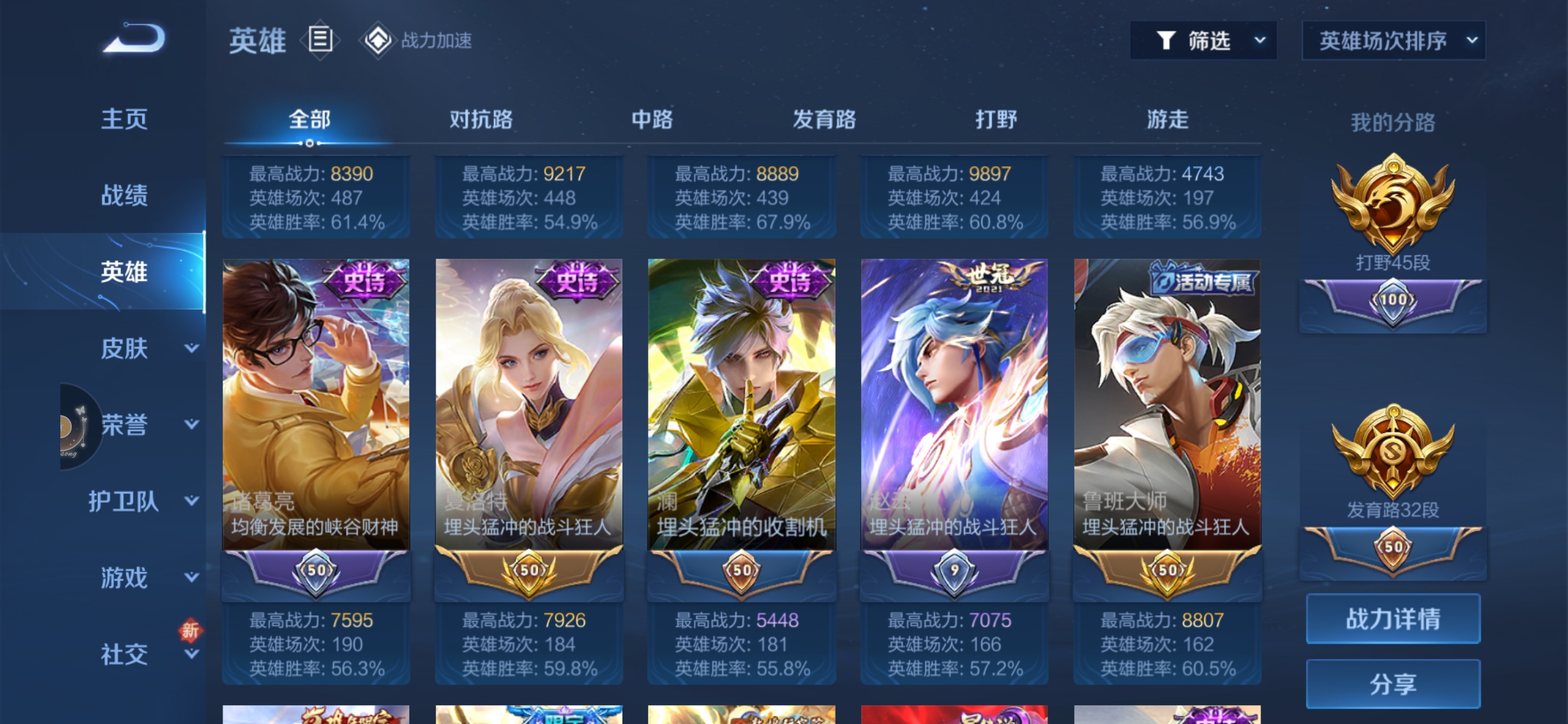Screen dimensions: 1568x724
Task: Switch to the 对抗路 lane tab
Action: pos(480,120)
